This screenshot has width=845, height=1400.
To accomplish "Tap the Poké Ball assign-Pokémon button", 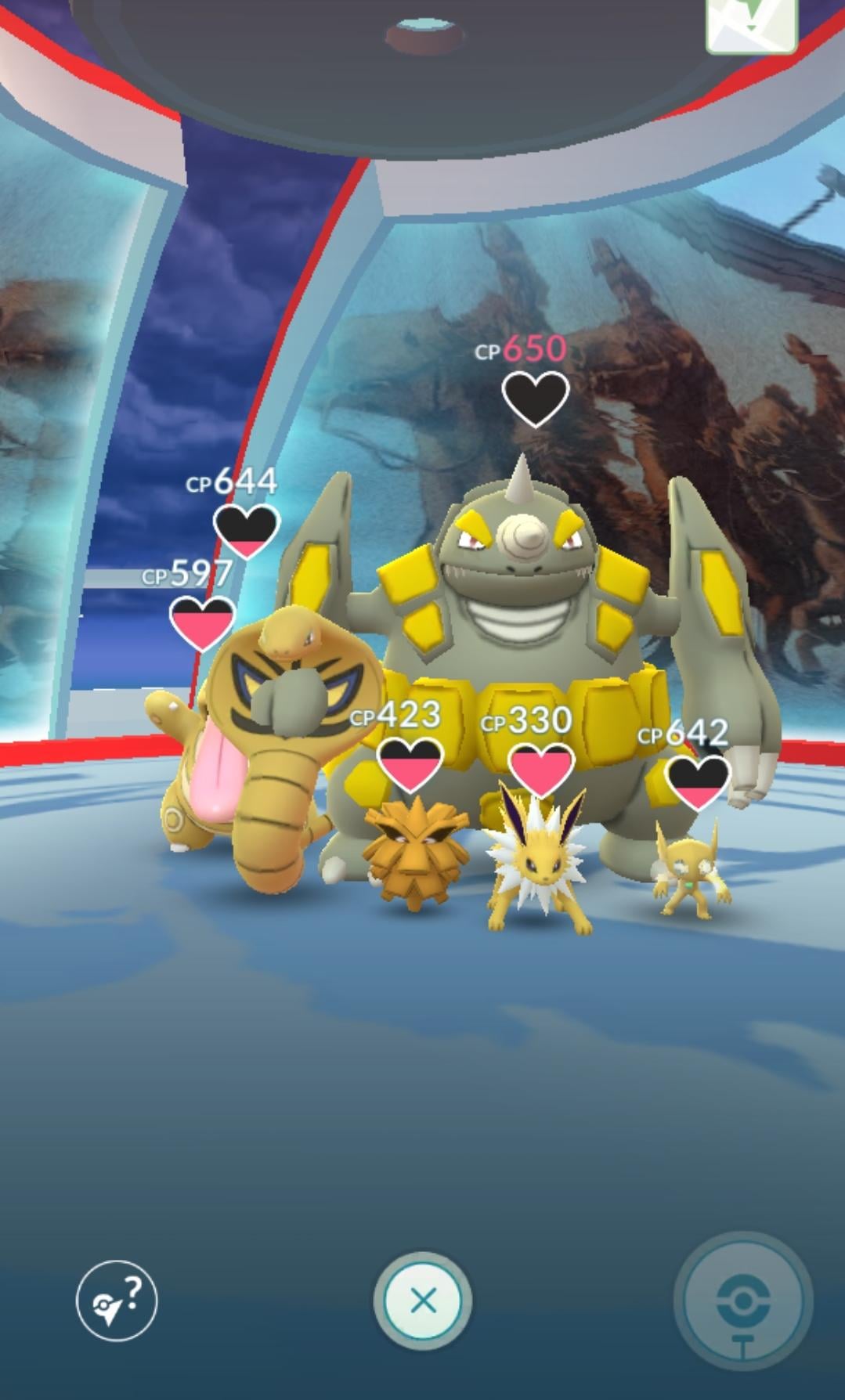I will (x=742, y=1301).
